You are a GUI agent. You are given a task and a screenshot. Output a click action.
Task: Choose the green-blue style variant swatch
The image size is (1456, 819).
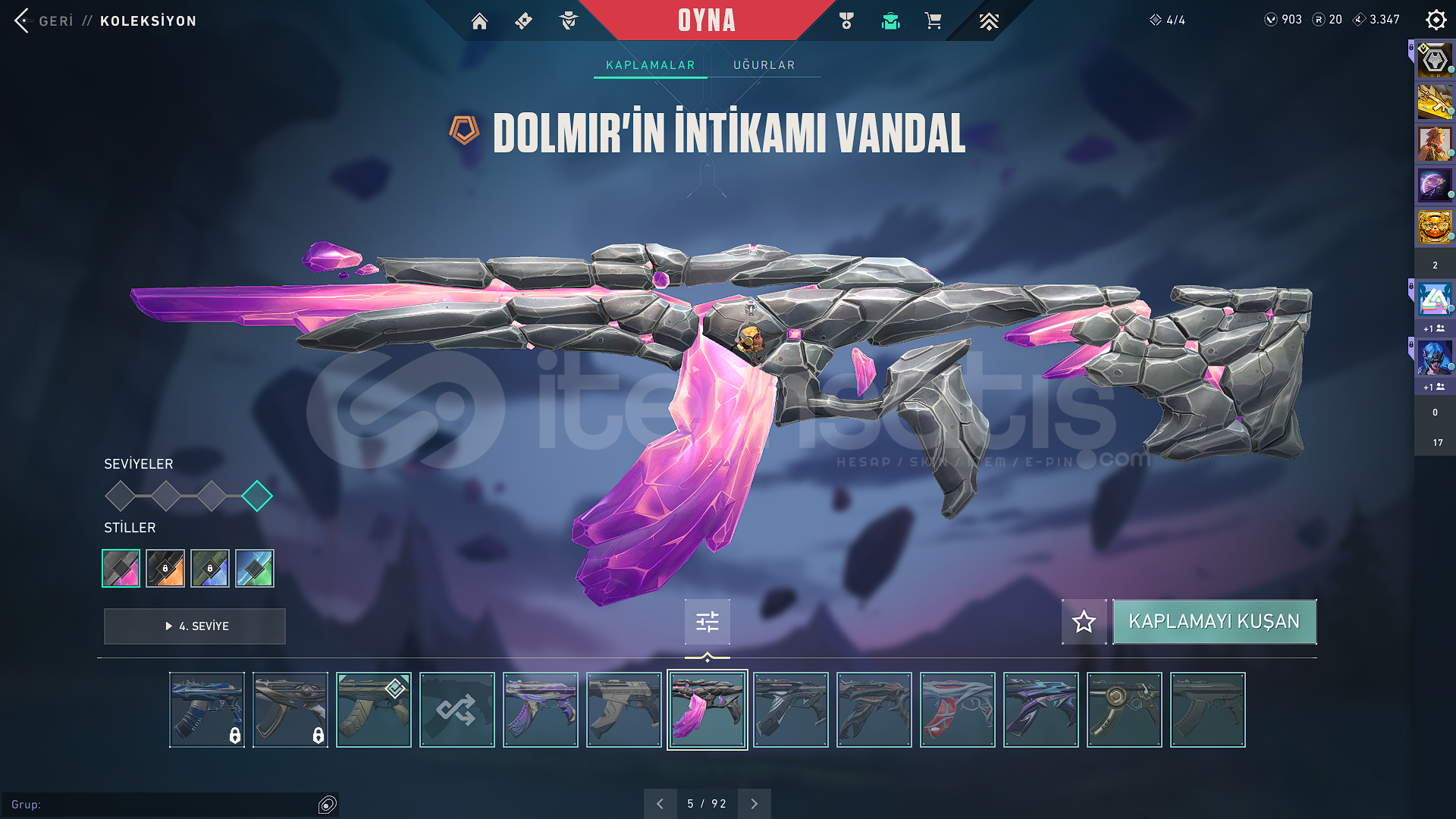[x=255, y=568]
